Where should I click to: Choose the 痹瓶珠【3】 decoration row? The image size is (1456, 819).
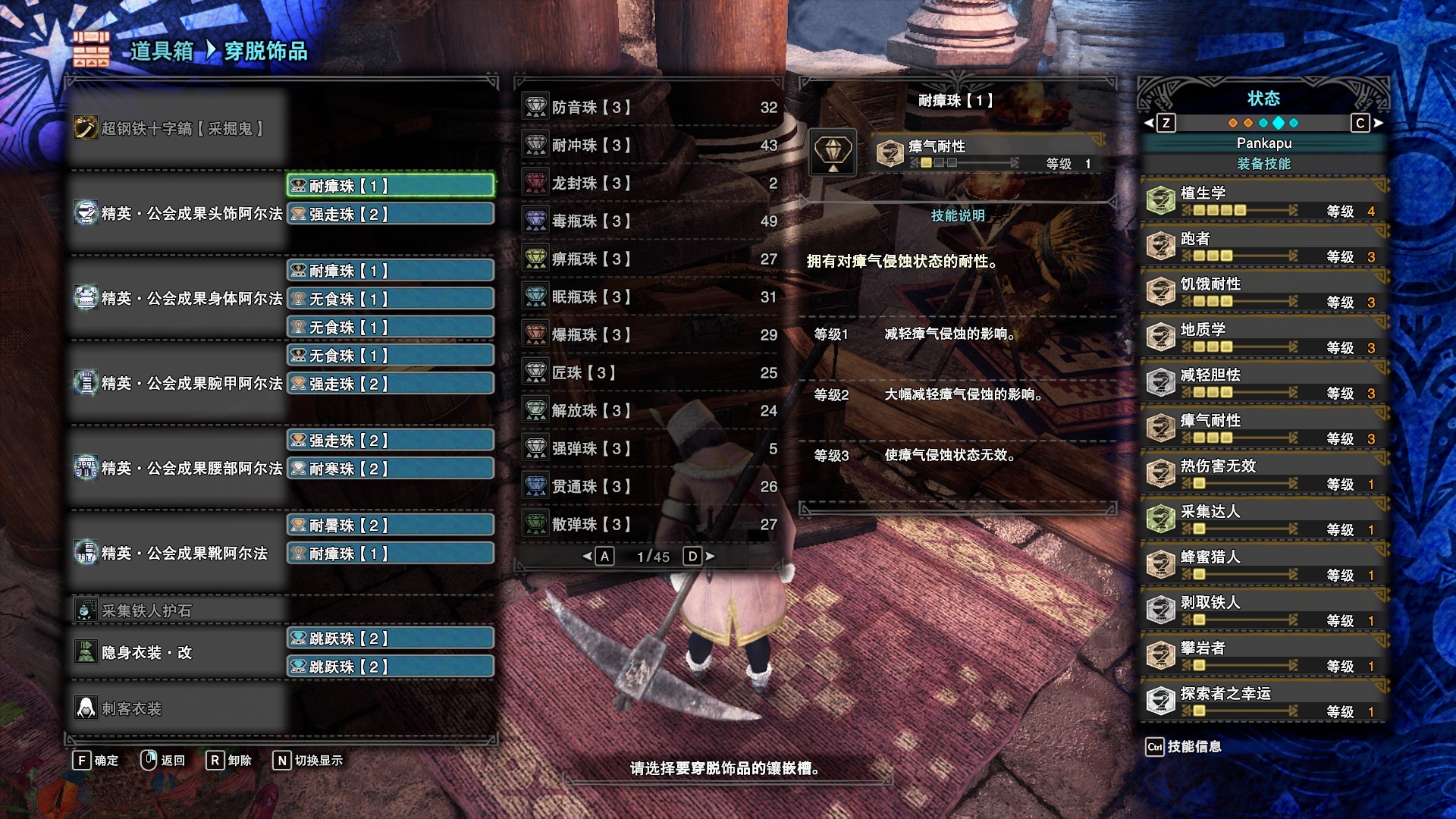pos(650,259)
